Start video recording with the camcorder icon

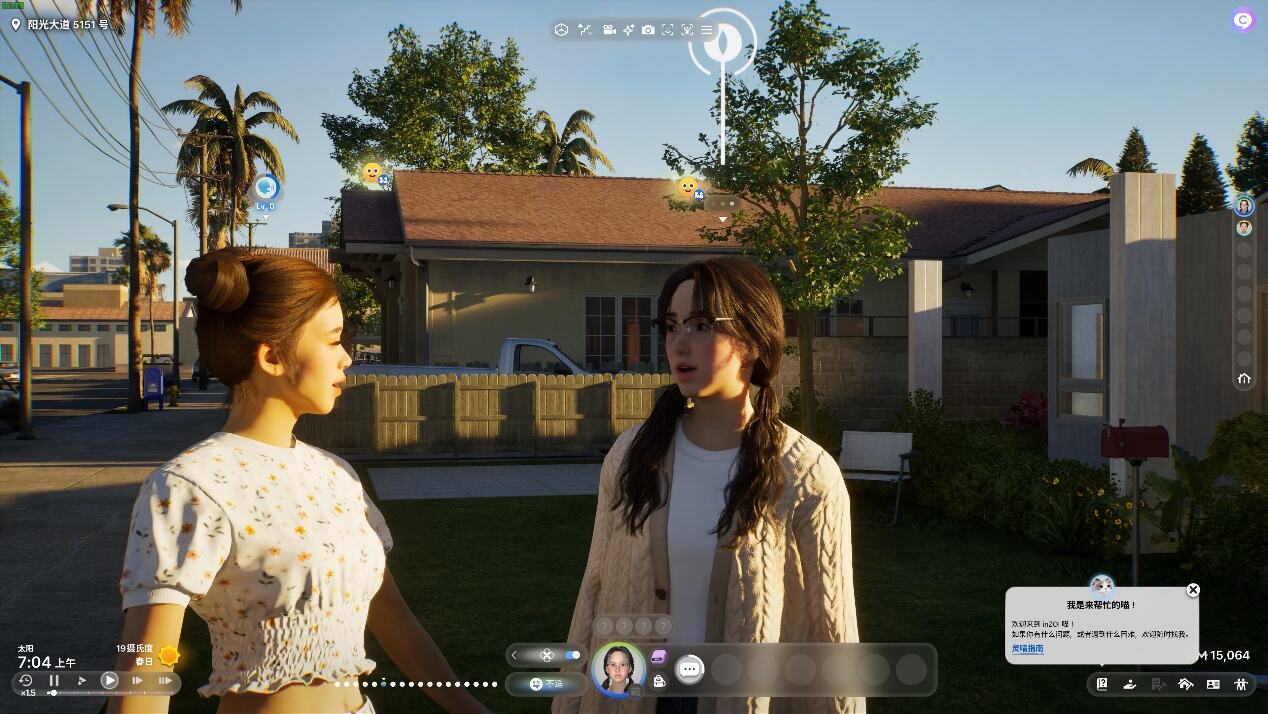point(609,30)
